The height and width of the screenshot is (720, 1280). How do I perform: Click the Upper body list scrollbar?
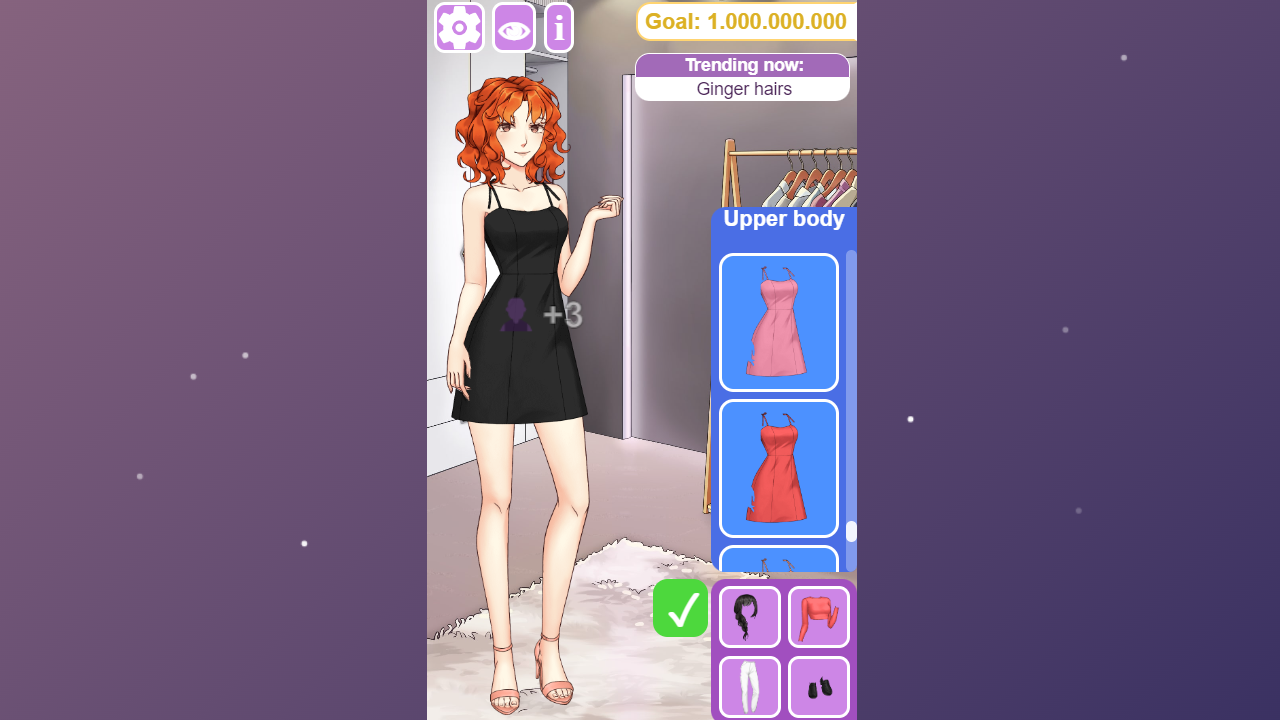pos(849,530)
